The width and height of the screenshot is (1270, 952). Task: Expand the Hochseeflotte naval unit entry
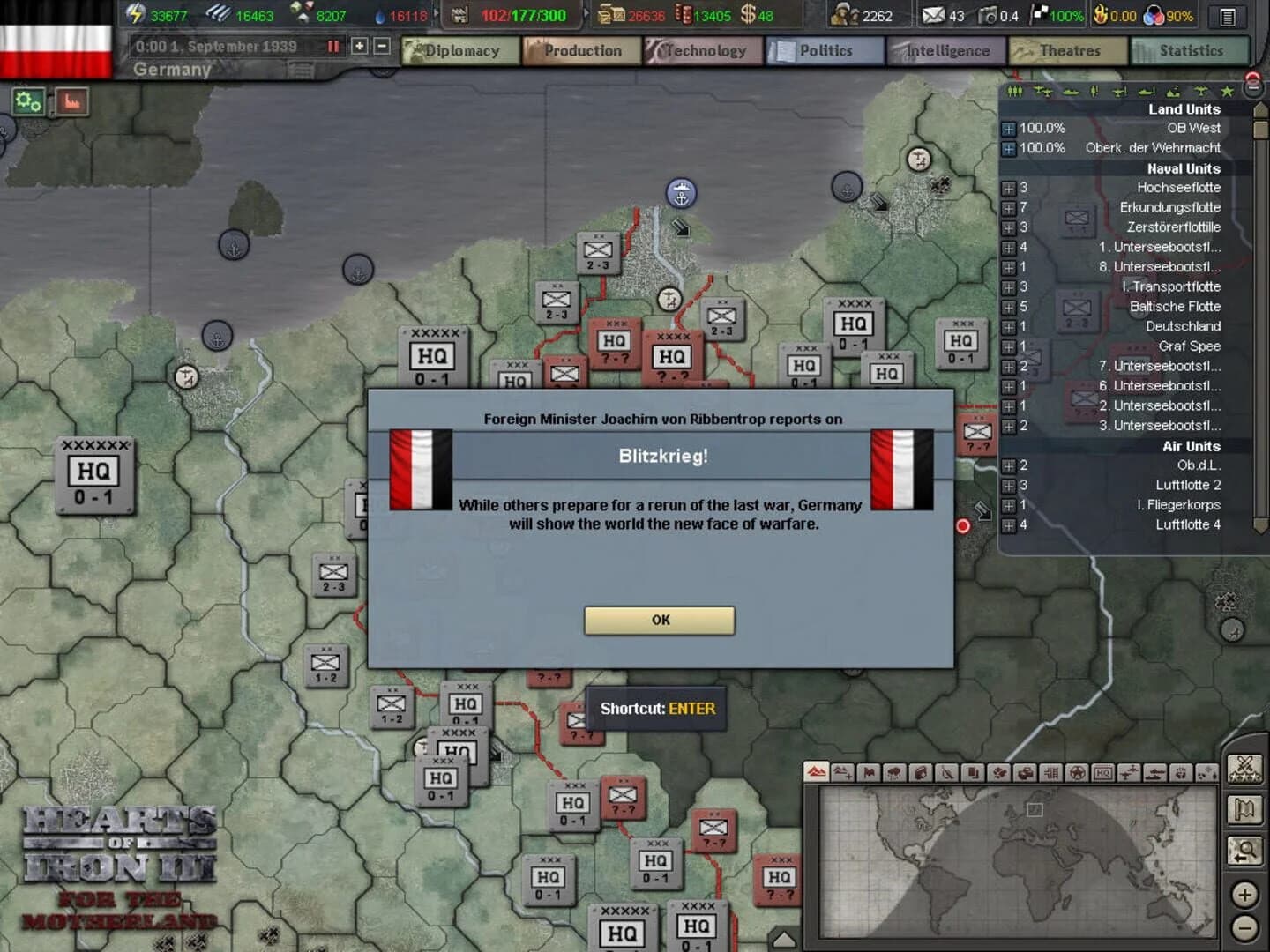pos(1009,188)
